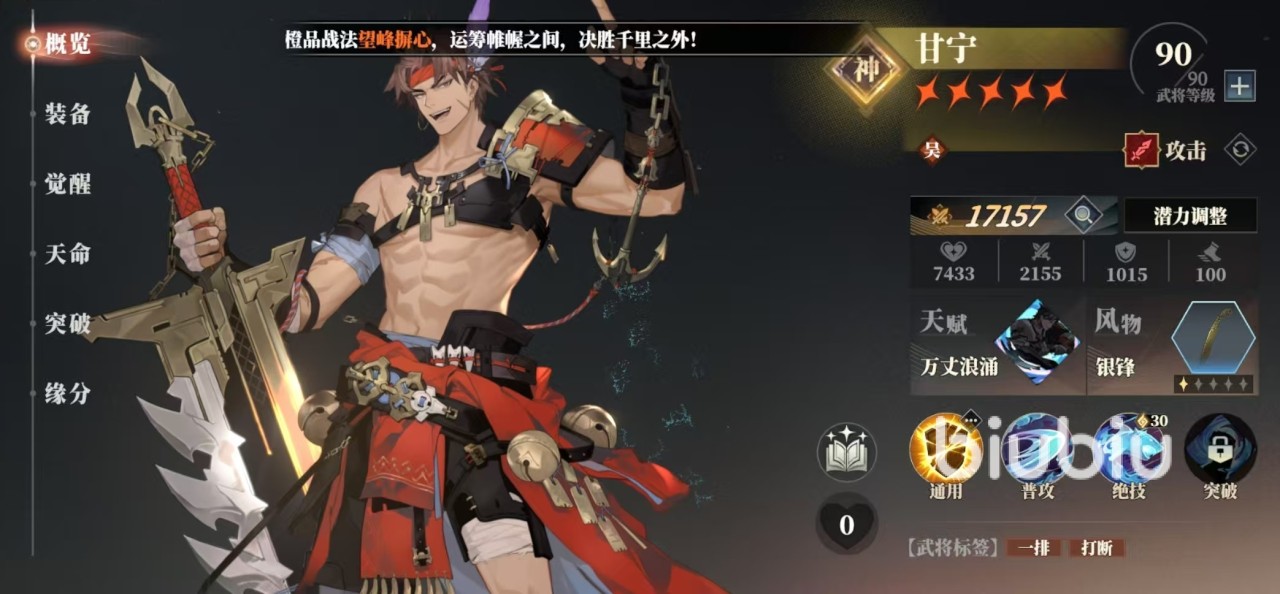Image resolution: width=1280 pixels, height=594 pixels.
Task: Go to the 天命 destiny tab
Action: tap(67, 254)
